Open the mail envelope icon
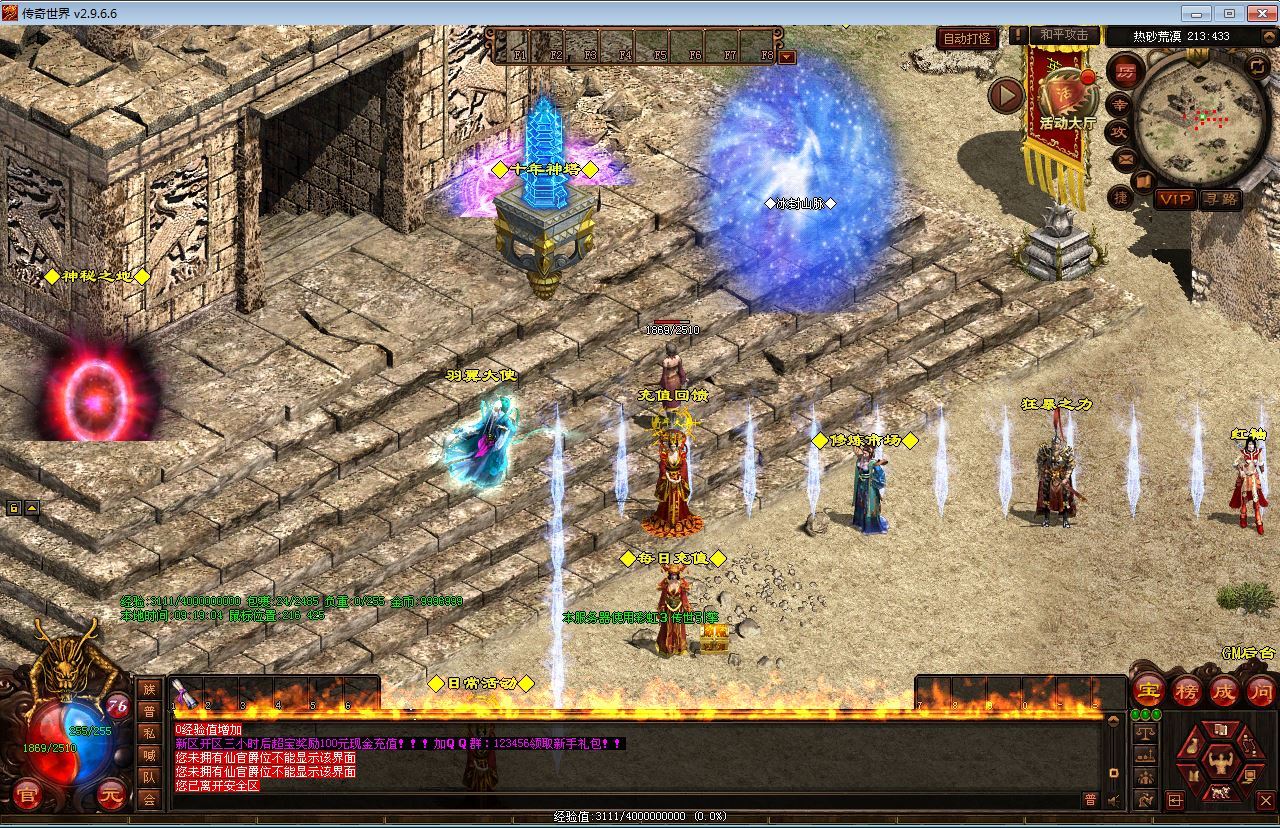 (x=1125, y=158)
